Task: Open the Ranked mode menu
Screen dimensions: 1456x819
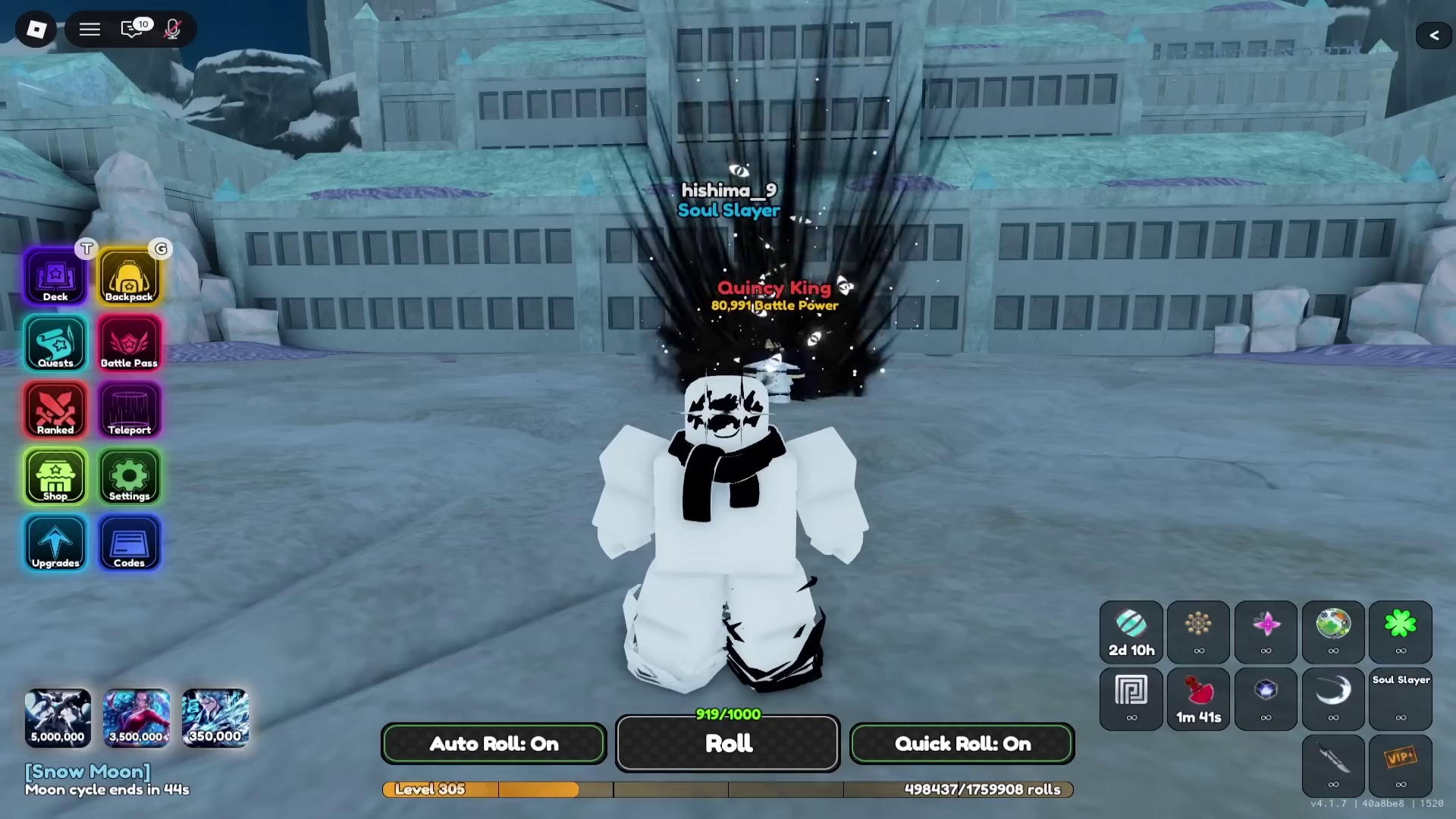Action: (x=55, y=409)
